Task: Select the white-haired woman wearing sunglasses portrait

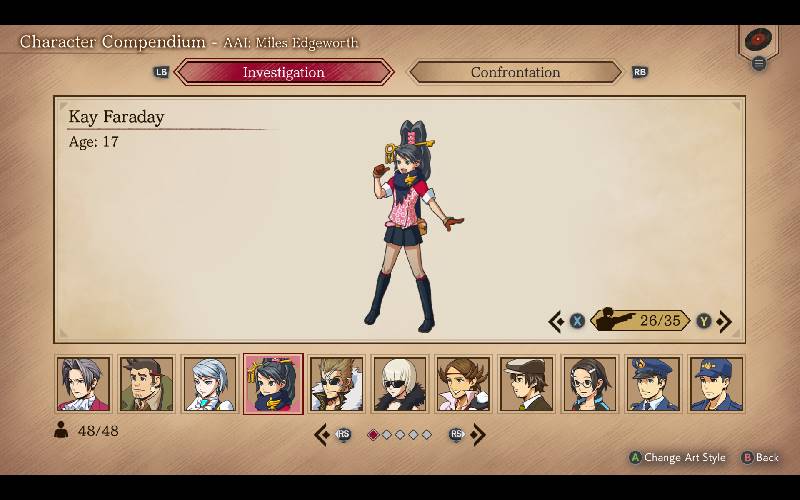Action: 400,384
